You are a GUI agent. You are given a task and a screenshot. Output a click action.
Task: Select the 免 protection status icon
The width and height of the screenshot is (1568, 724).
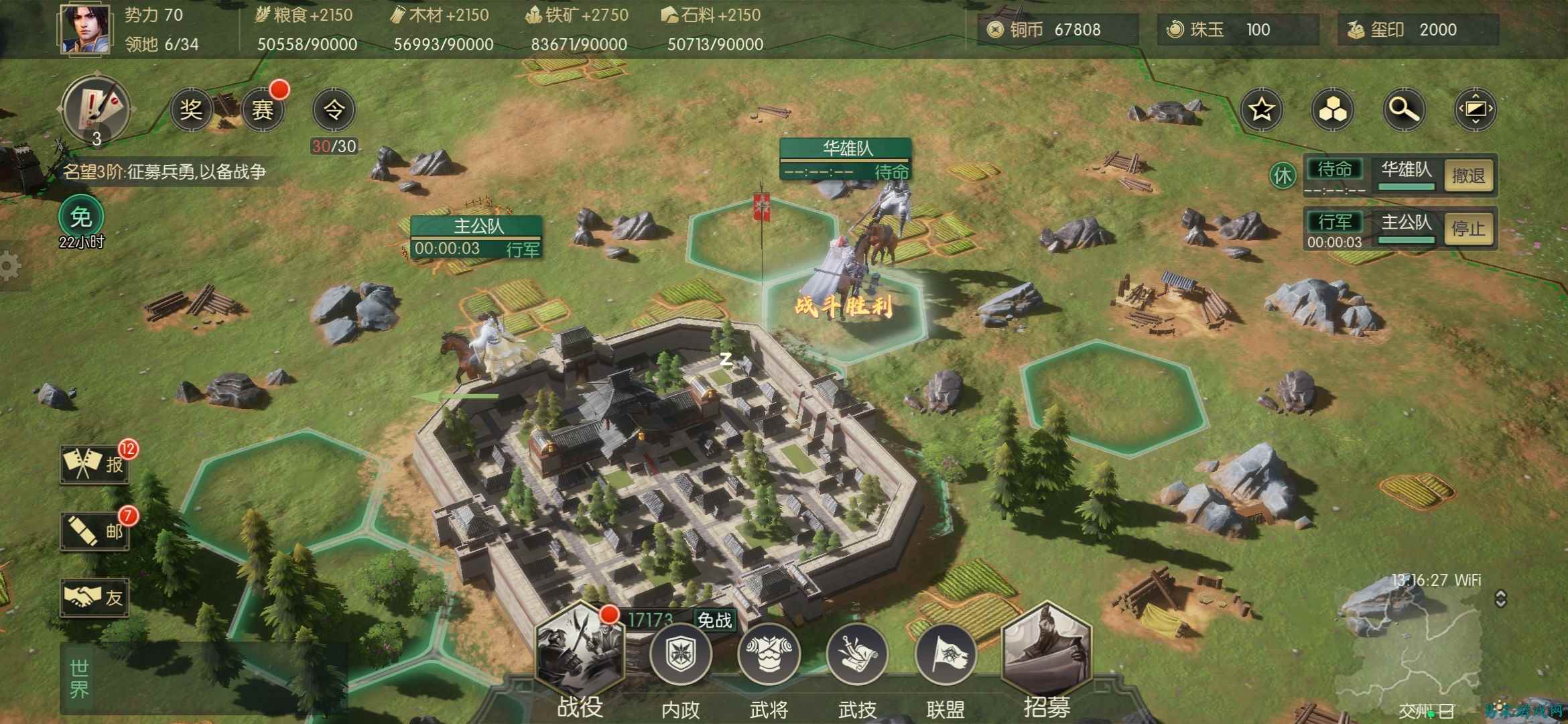coord(80,217)
